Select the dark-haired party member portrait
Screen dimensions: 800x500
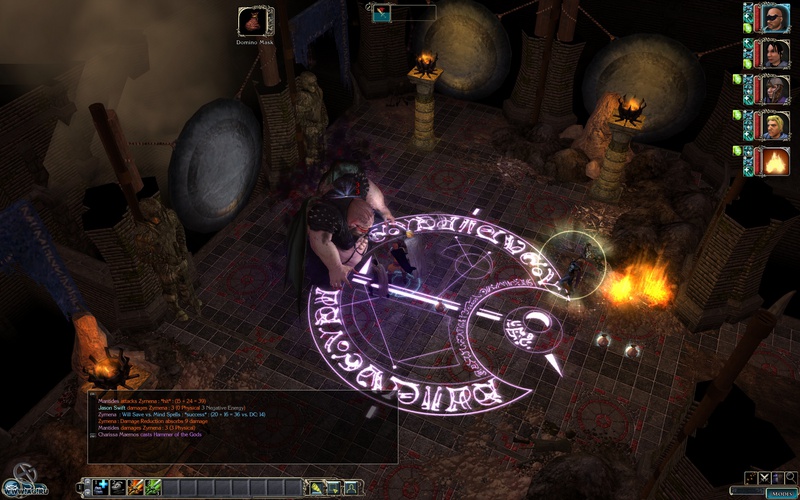coord(770,53)
